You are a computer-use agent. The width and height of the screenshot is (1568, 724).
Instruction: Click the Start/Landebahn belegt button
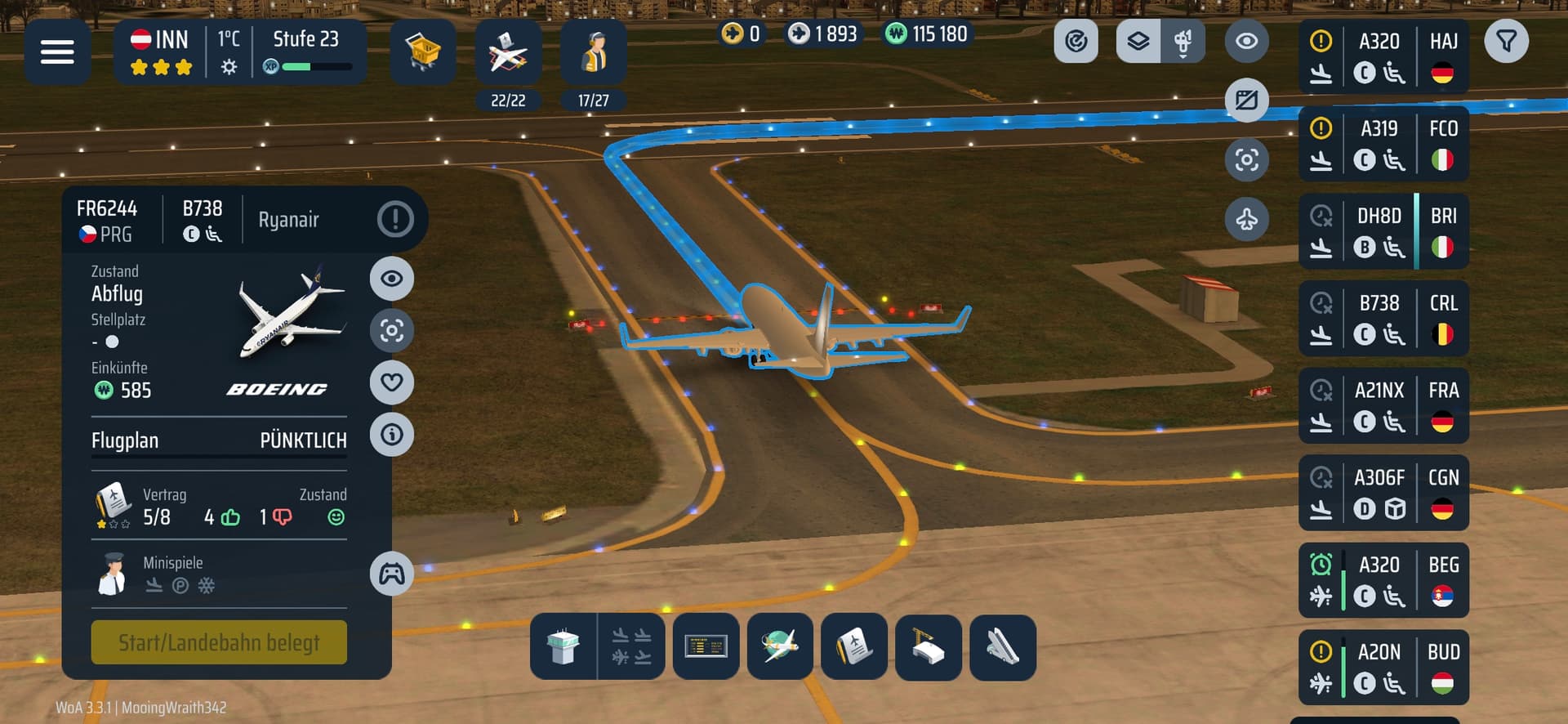[219, 642]
